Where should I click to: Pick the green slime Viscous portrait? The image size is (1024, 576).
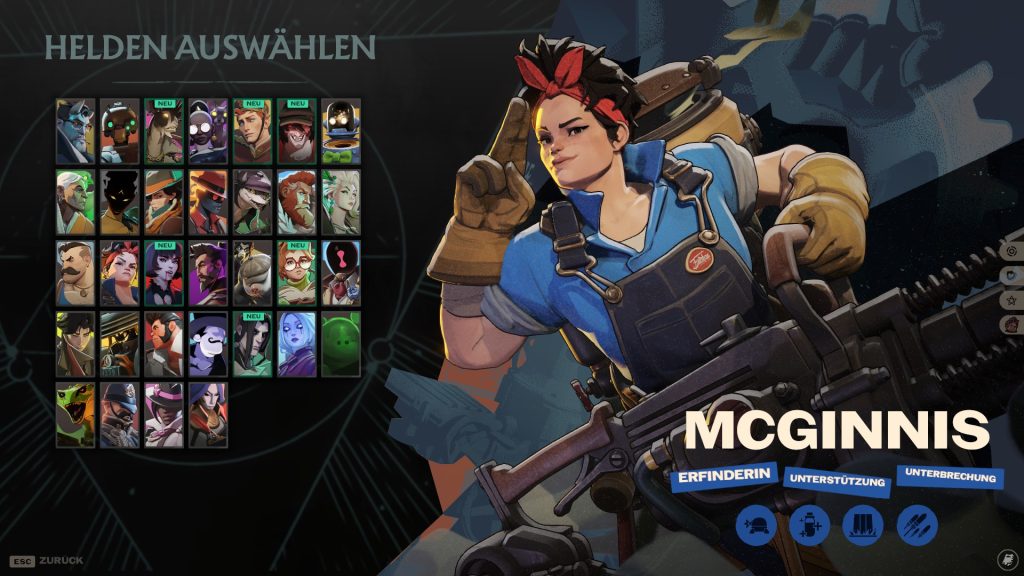[x=340, y=344]
